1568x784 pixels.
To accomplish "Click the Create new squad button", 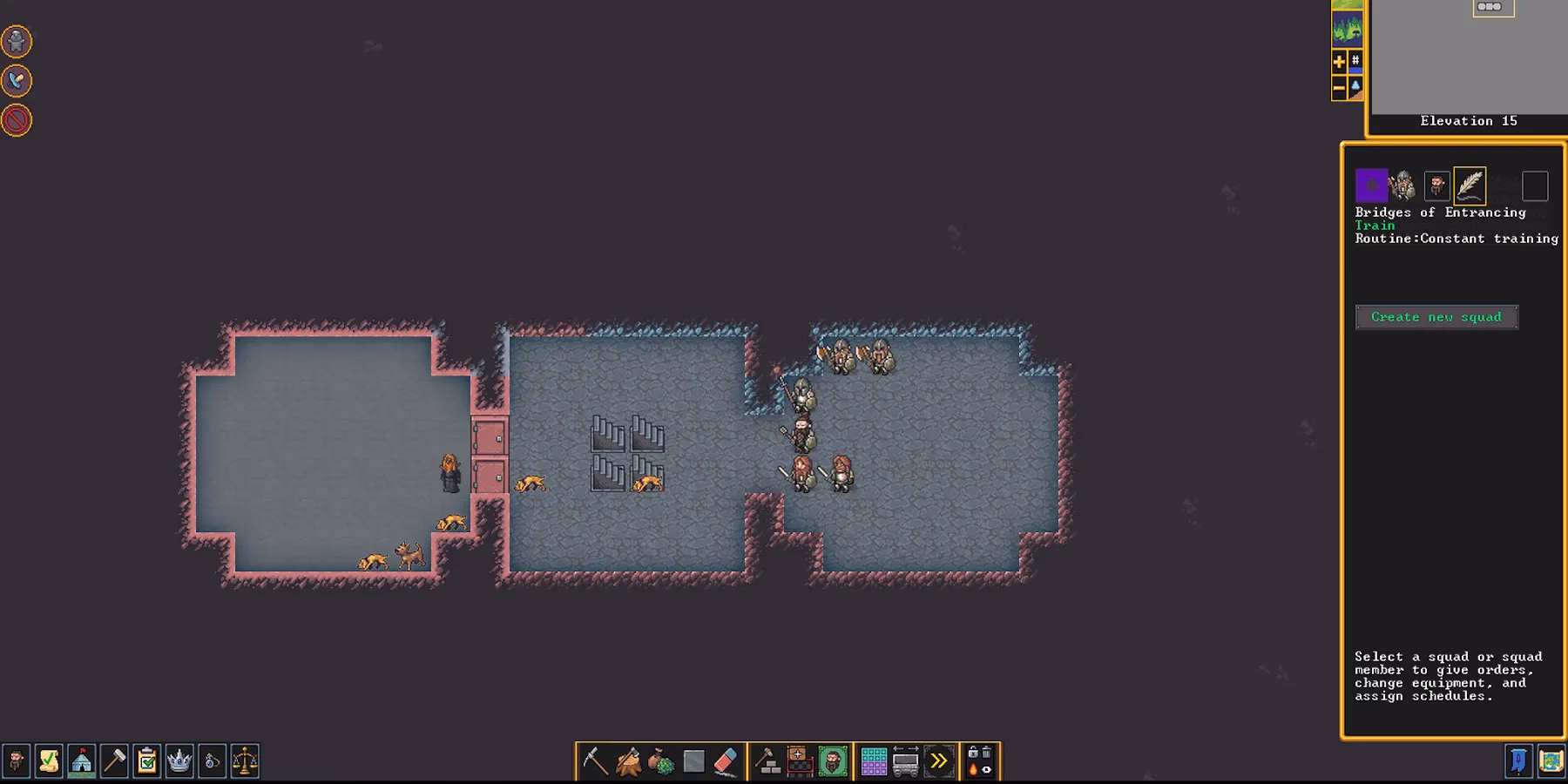I will click(1437, 316).
